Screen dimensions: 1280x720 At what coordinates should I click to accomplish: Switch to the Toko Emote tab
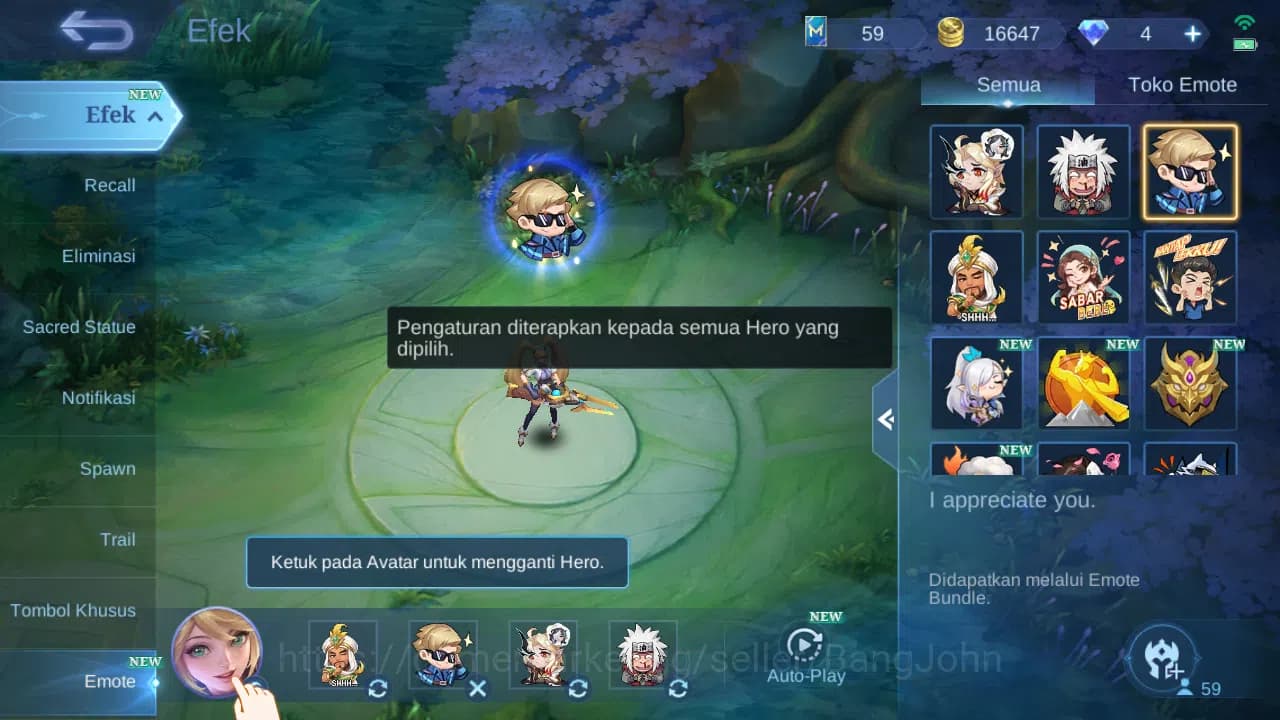coord(1182,85)
